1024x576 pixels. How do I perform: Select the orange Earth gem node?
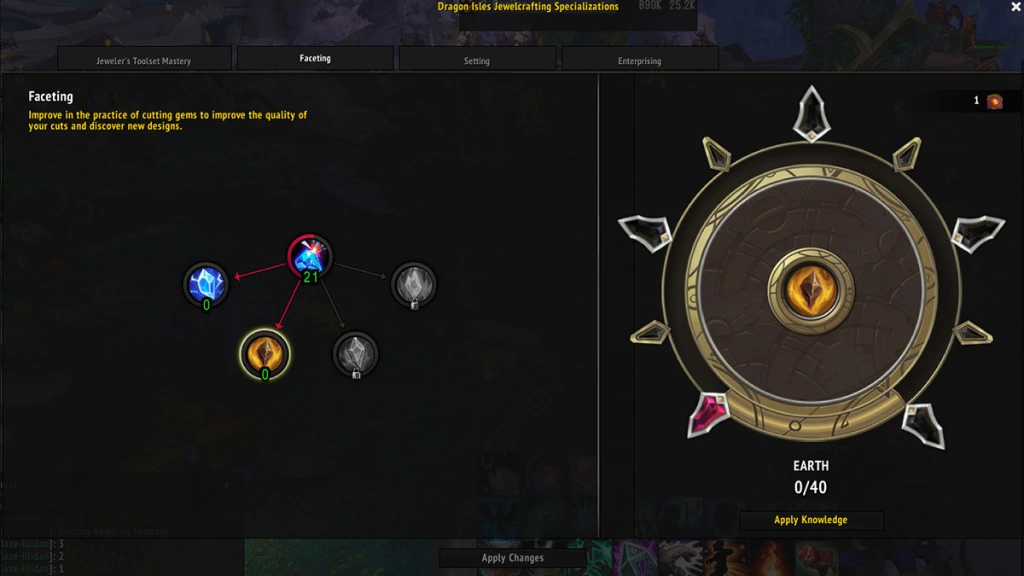265,352
